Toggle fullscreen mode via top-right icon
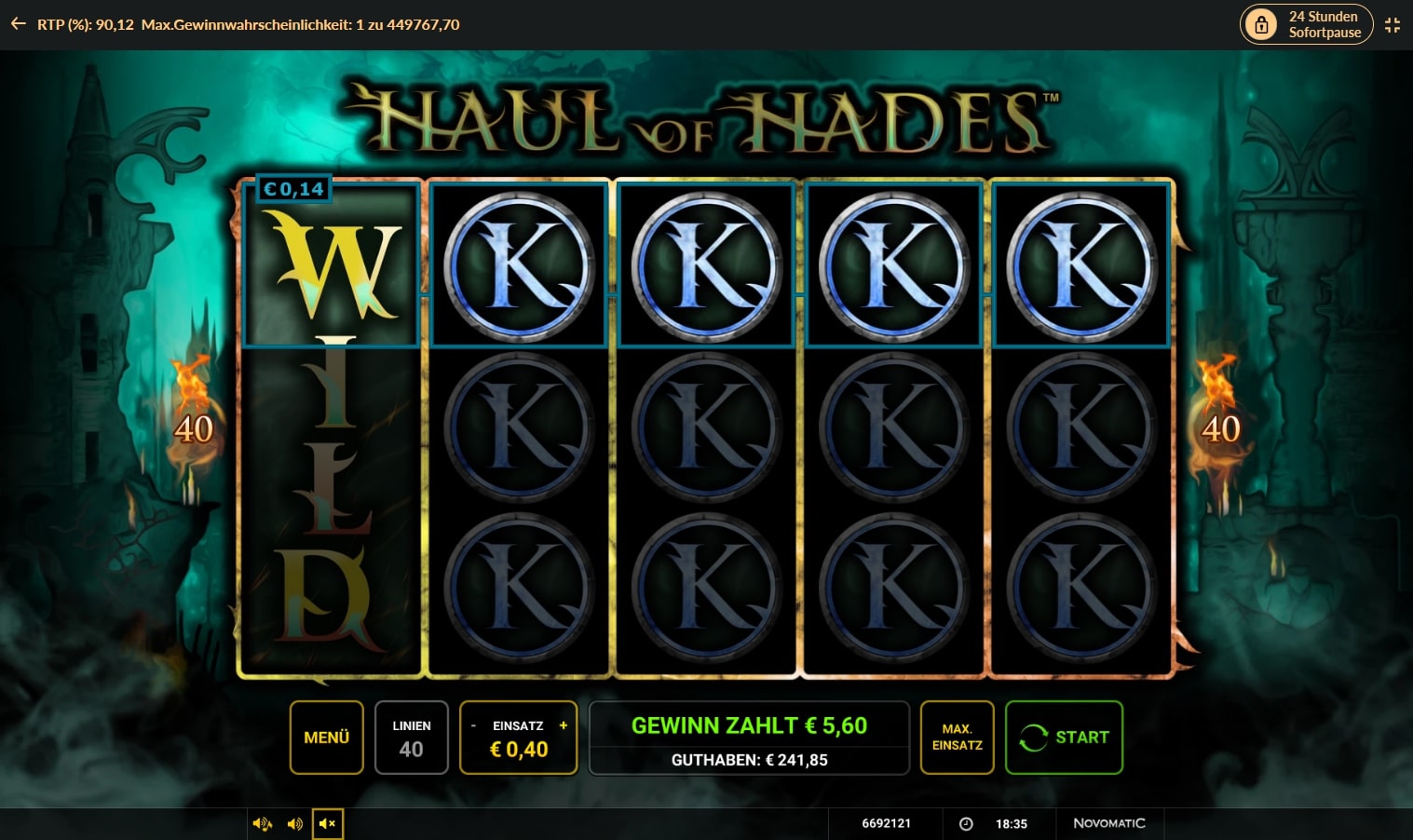 [x=1393, y=24]
